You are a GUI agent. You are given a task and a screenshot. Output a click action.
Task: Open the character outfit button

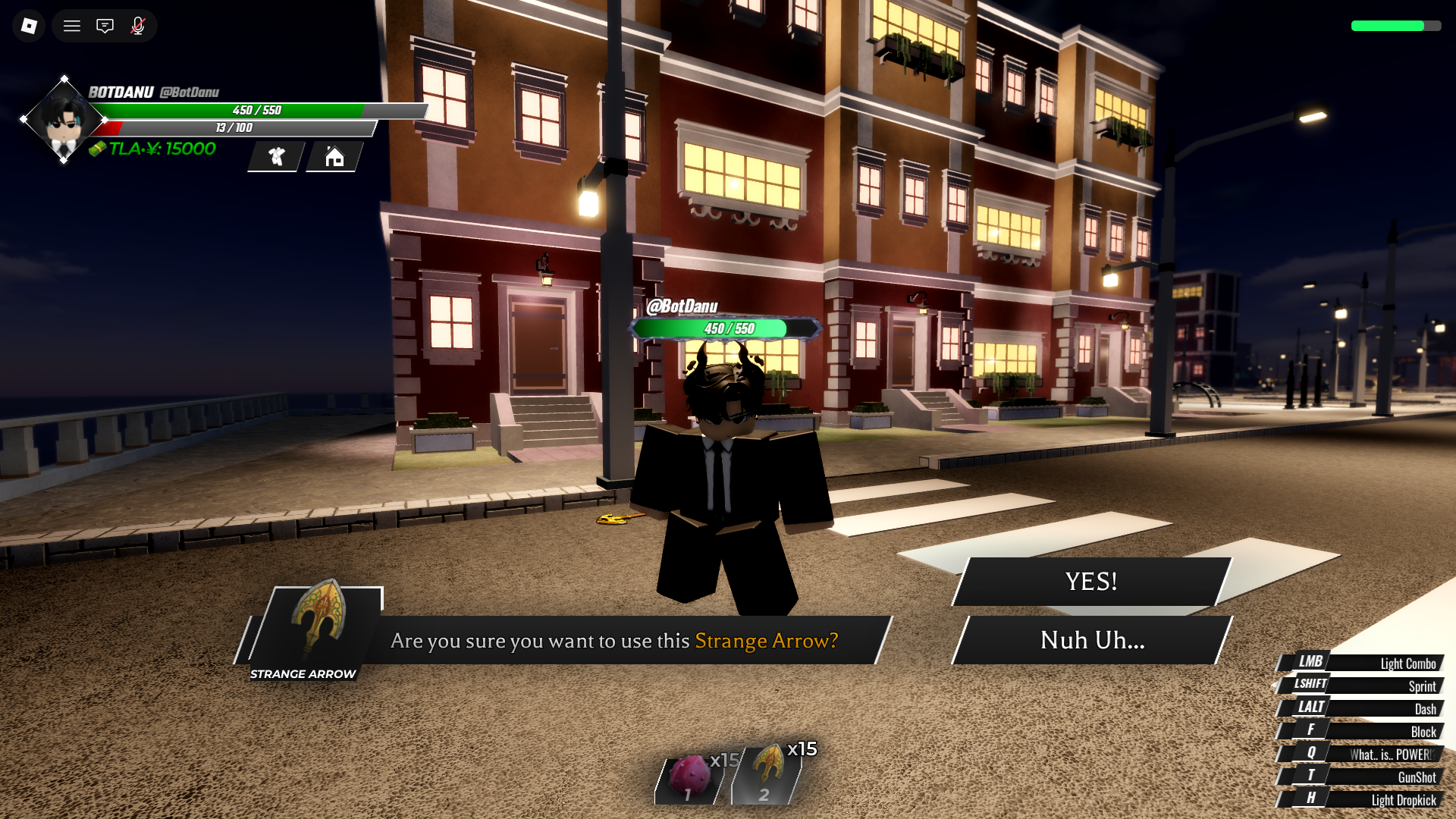click(277, 157)
